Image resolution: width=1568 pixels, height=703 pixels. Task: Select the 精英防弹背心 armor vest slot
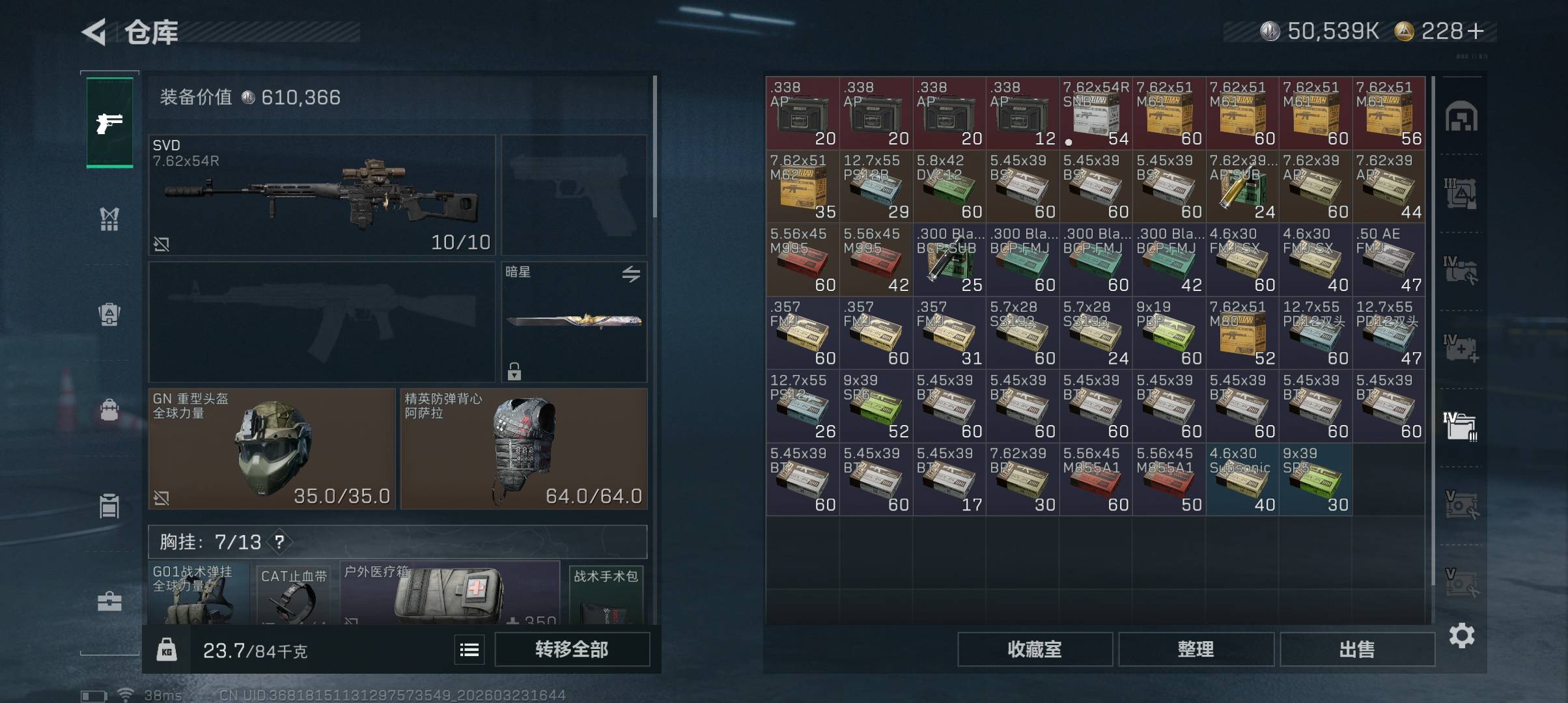524,448
